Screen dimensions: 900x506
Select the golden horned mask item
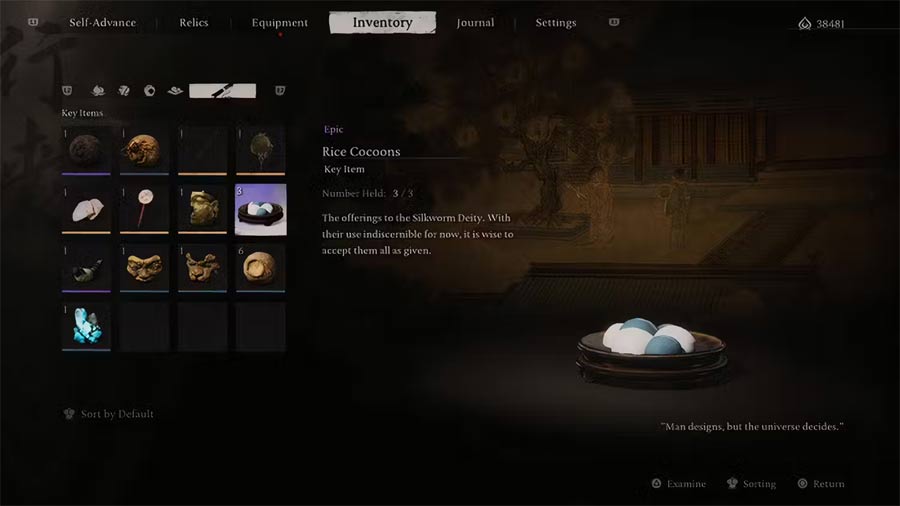[x=202, y=268]
